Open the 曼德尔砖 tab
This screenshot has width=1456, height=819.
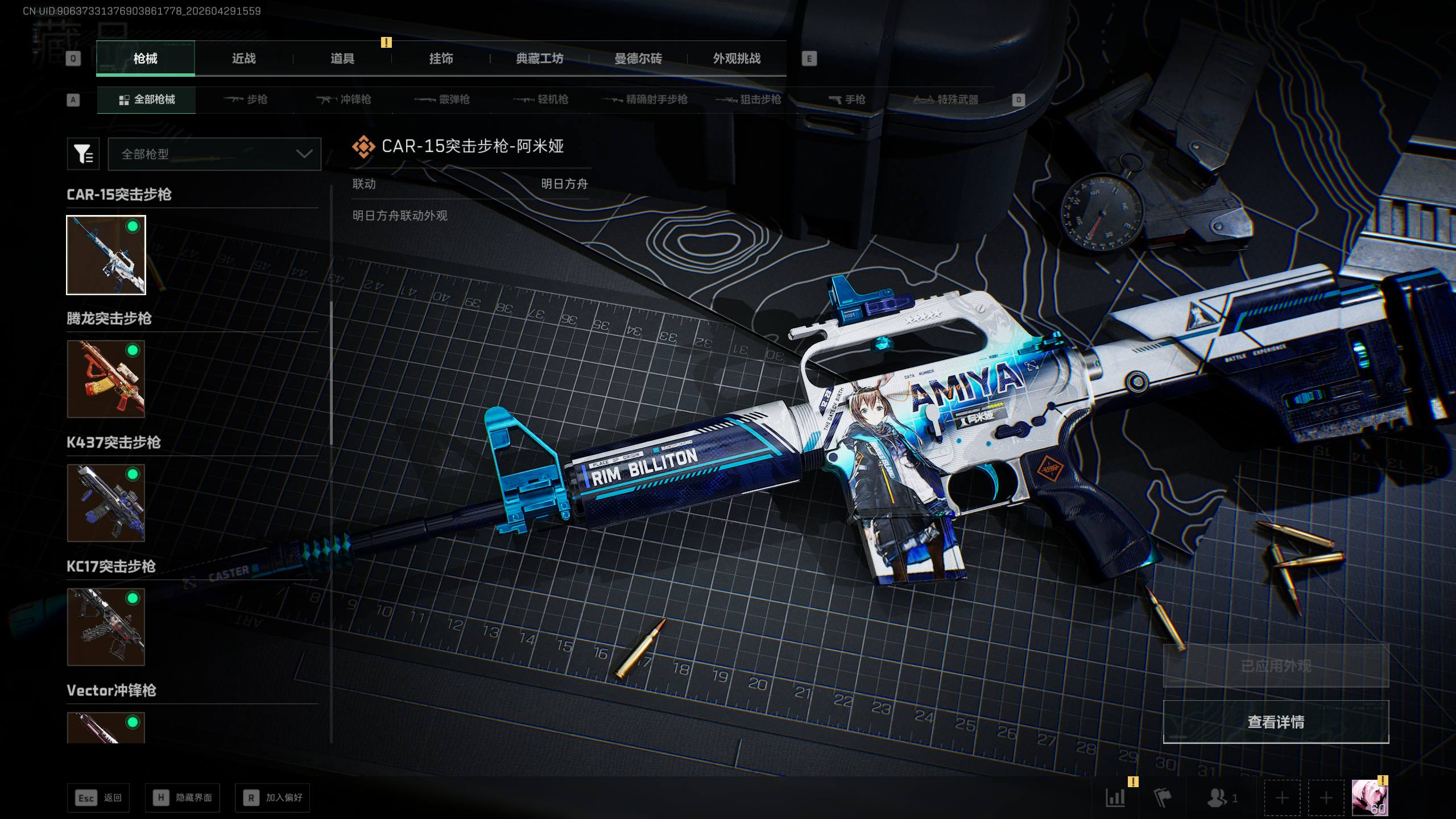click(638, 59)
